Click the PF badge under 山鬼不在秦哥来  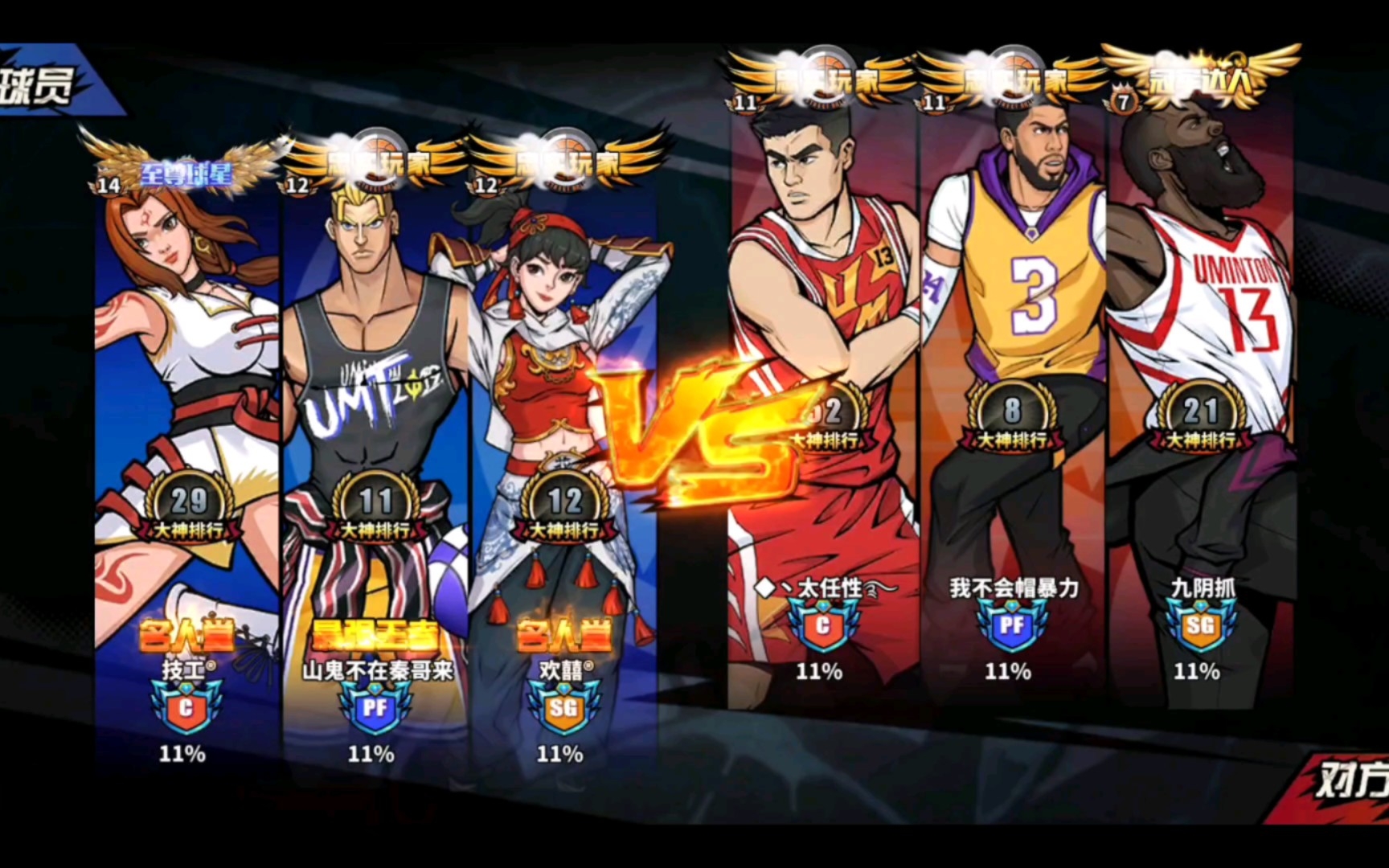pos(375,707)
